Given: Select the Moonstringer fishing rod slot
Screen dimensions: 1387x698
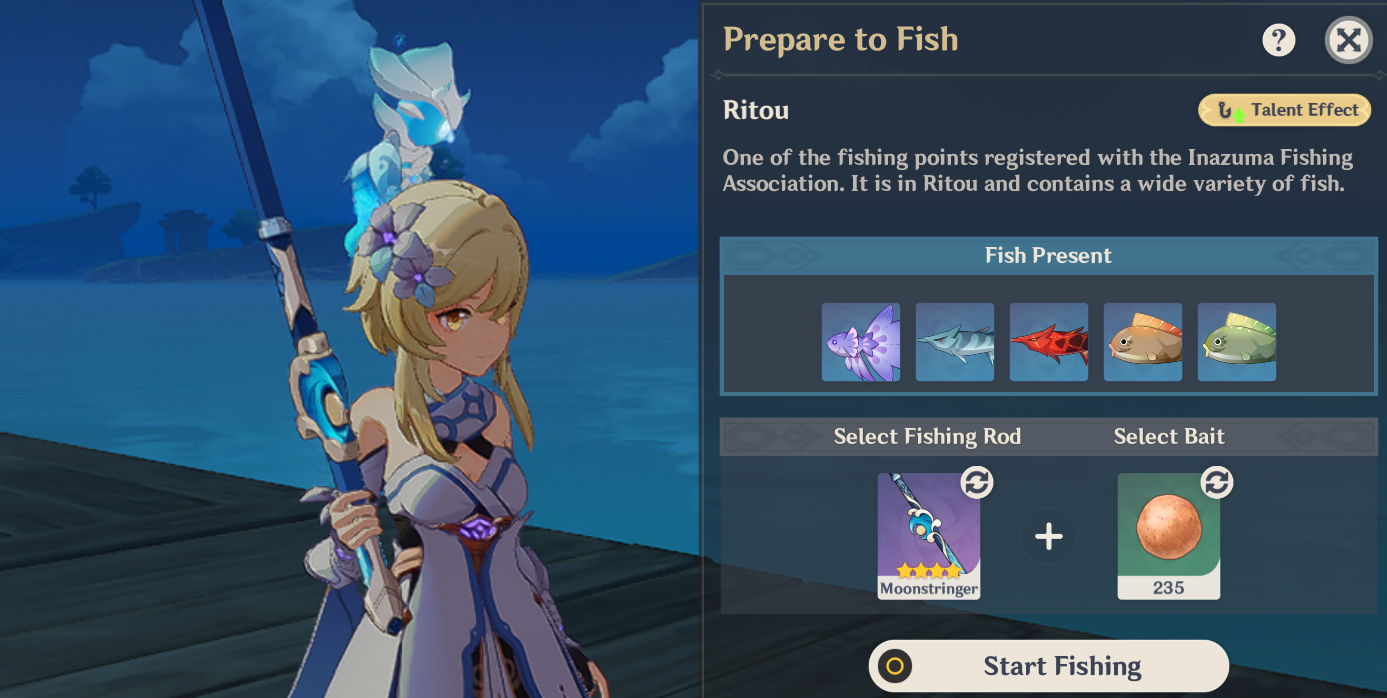Looking at the screenshot, I should coord(928,535).
